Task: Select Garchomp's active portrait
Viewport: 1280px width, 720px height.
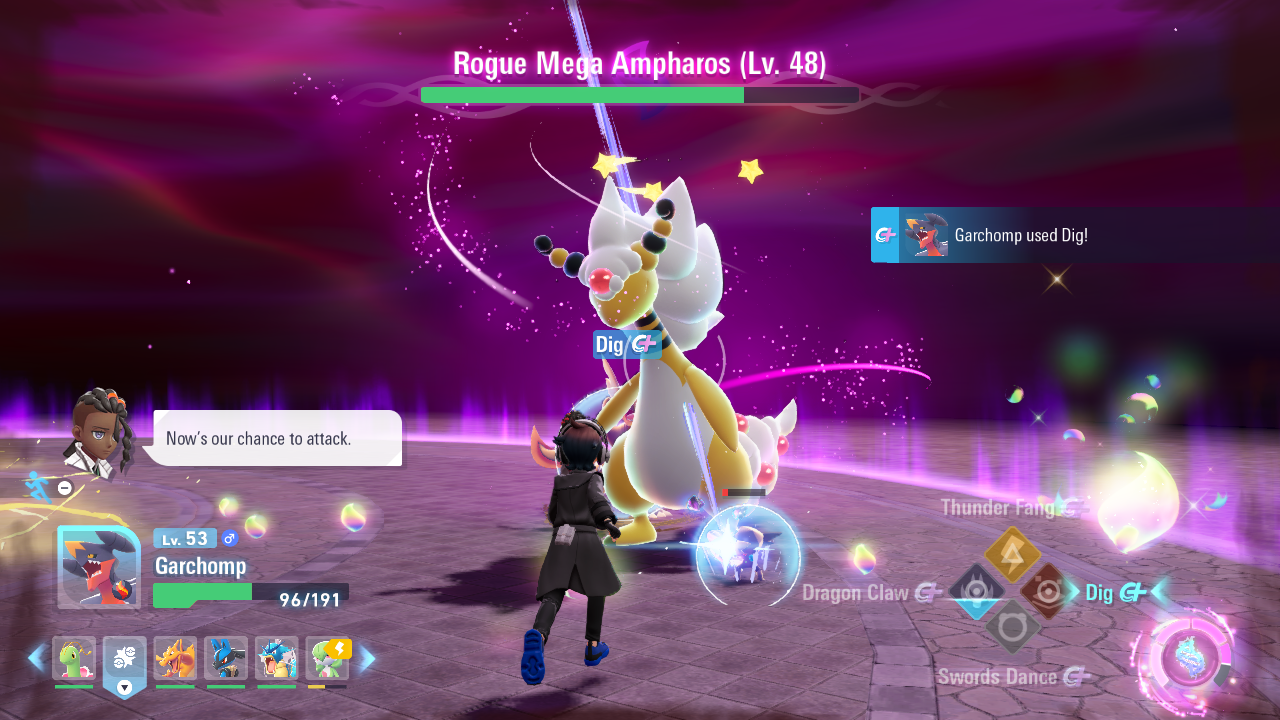Action: pyautogui.click(x=99, y=567)
